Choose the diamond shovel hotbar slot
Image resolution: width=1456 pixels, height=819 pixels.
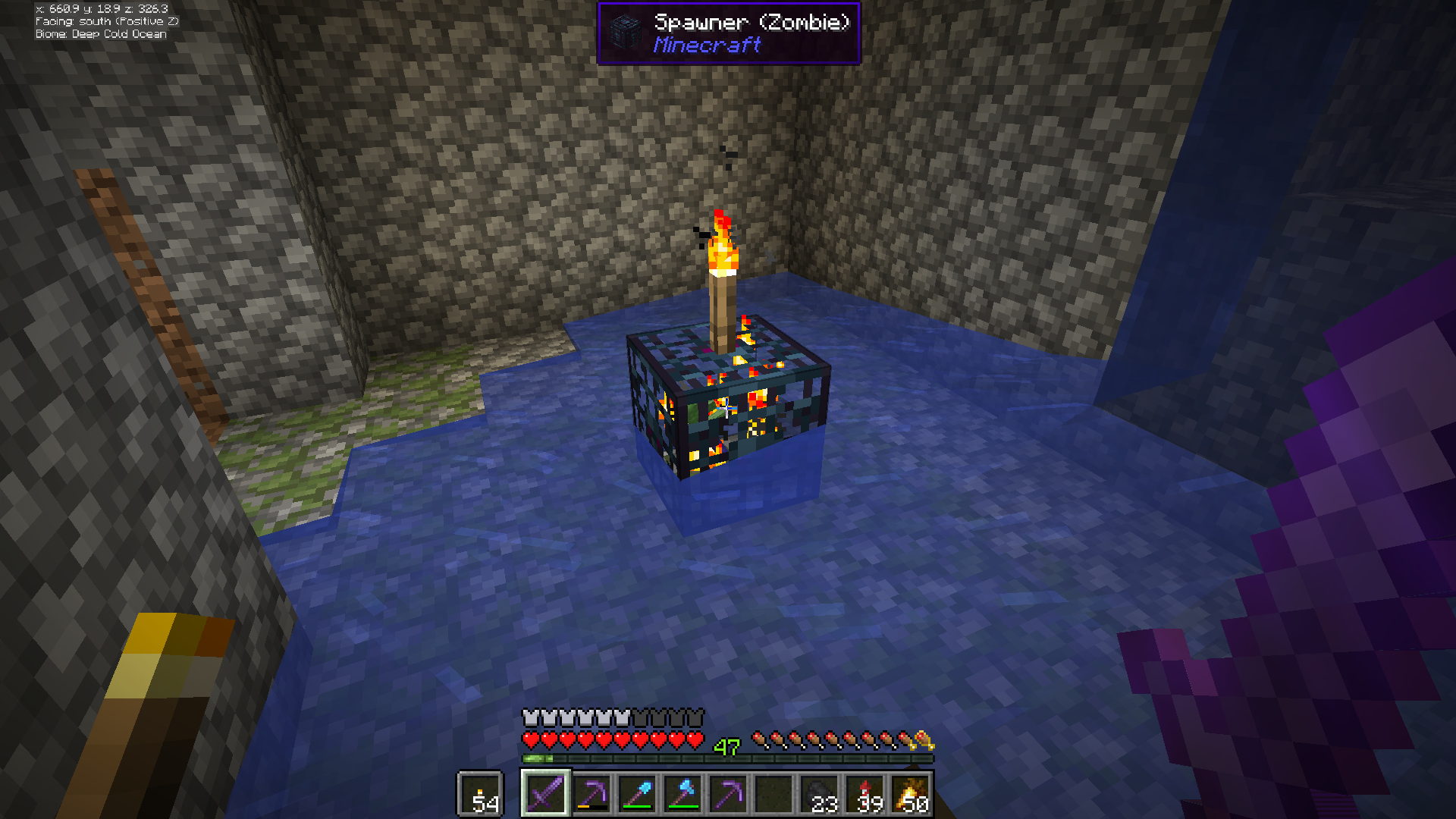(637, 794)
